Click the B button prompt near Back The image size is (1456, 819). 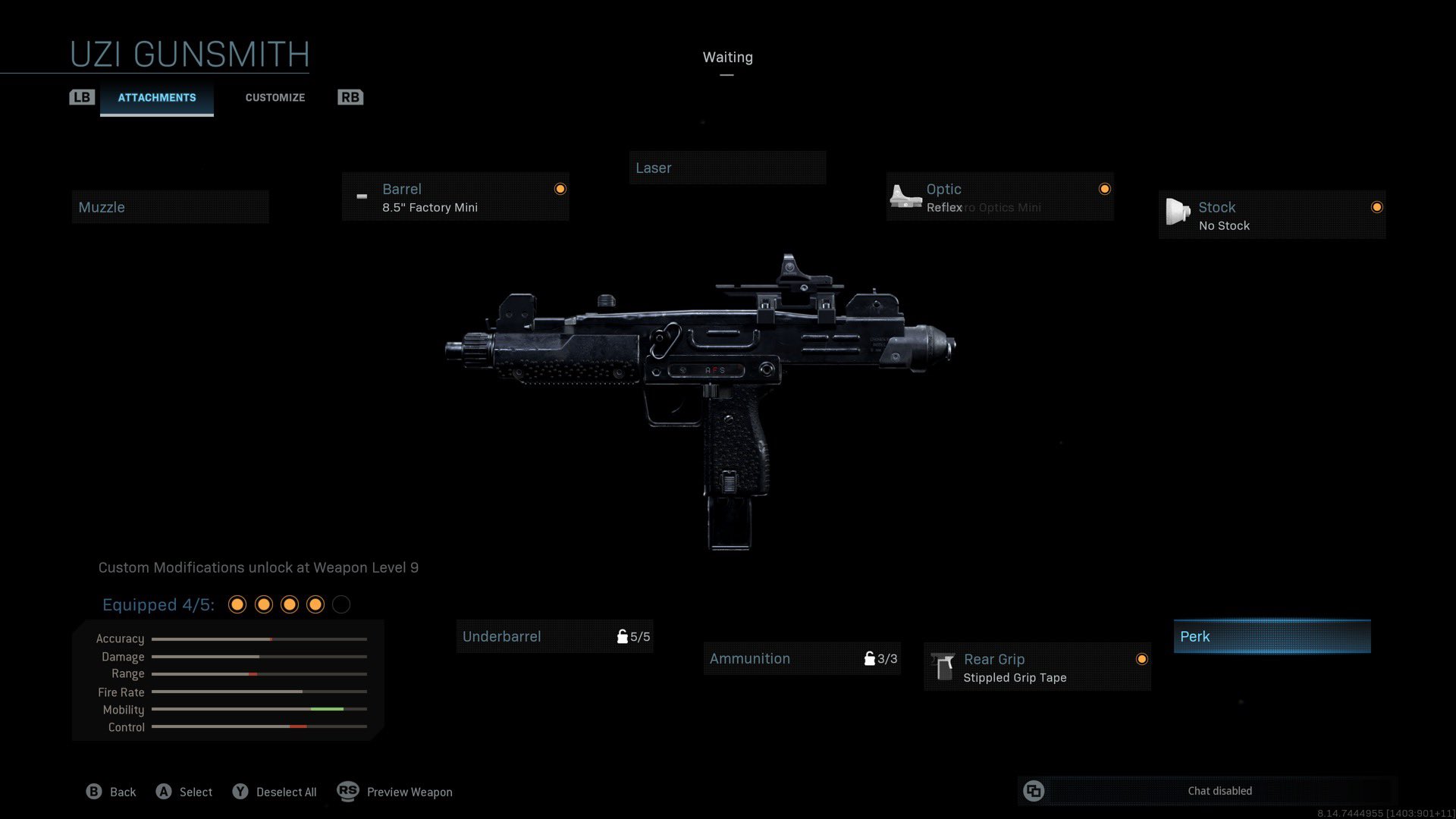93,791
